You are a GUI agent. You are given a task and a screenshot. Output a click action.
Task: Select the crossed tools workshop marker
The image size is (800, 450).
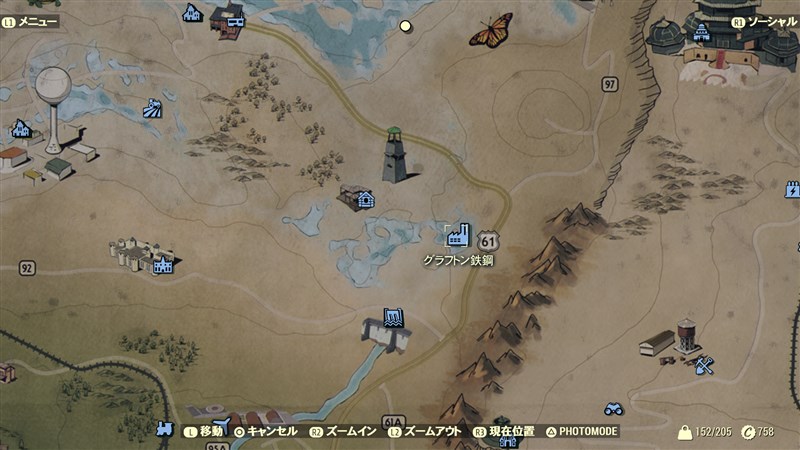(704, 366)
